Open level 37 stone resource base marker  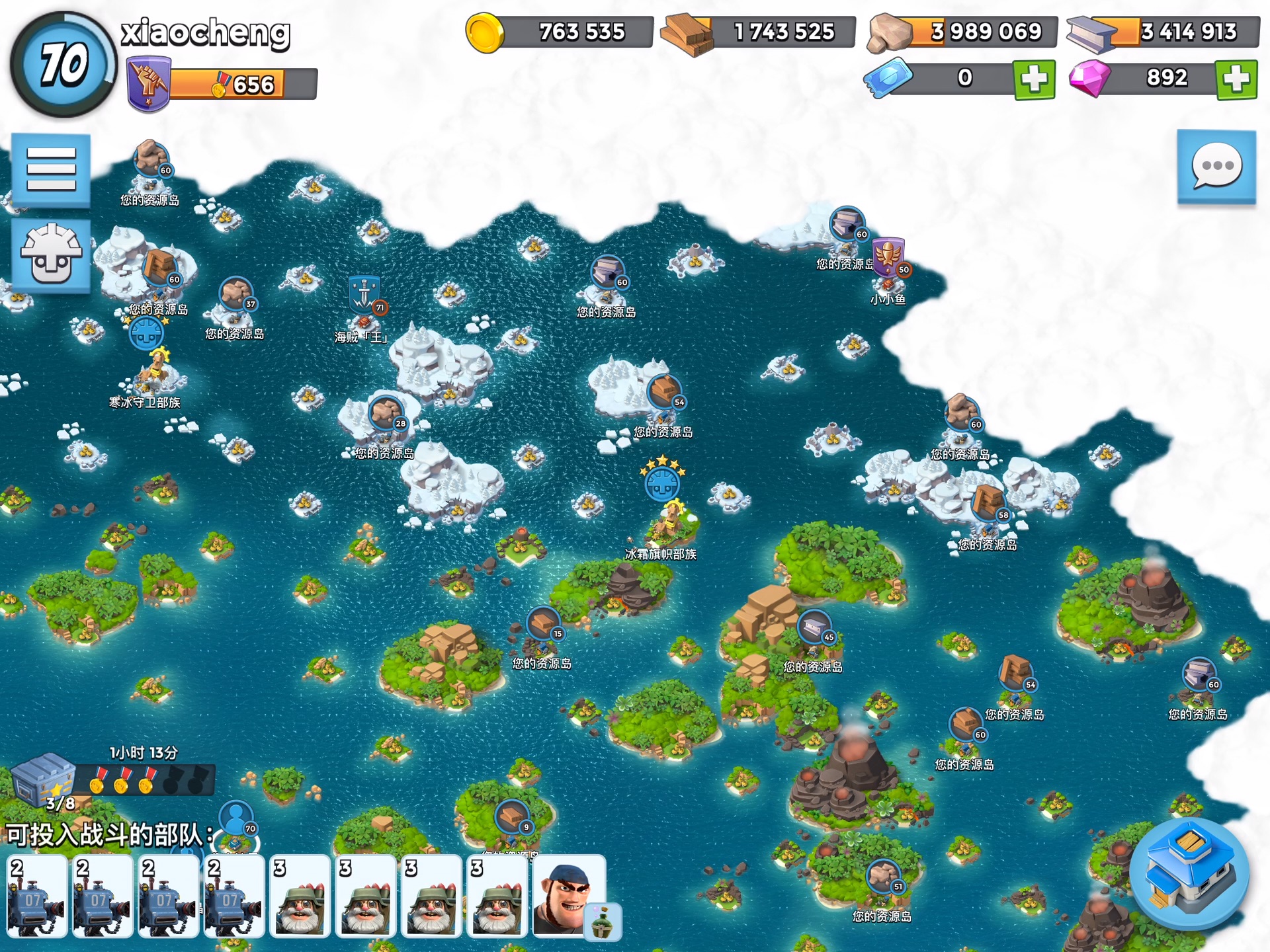[x=236, y=295]
